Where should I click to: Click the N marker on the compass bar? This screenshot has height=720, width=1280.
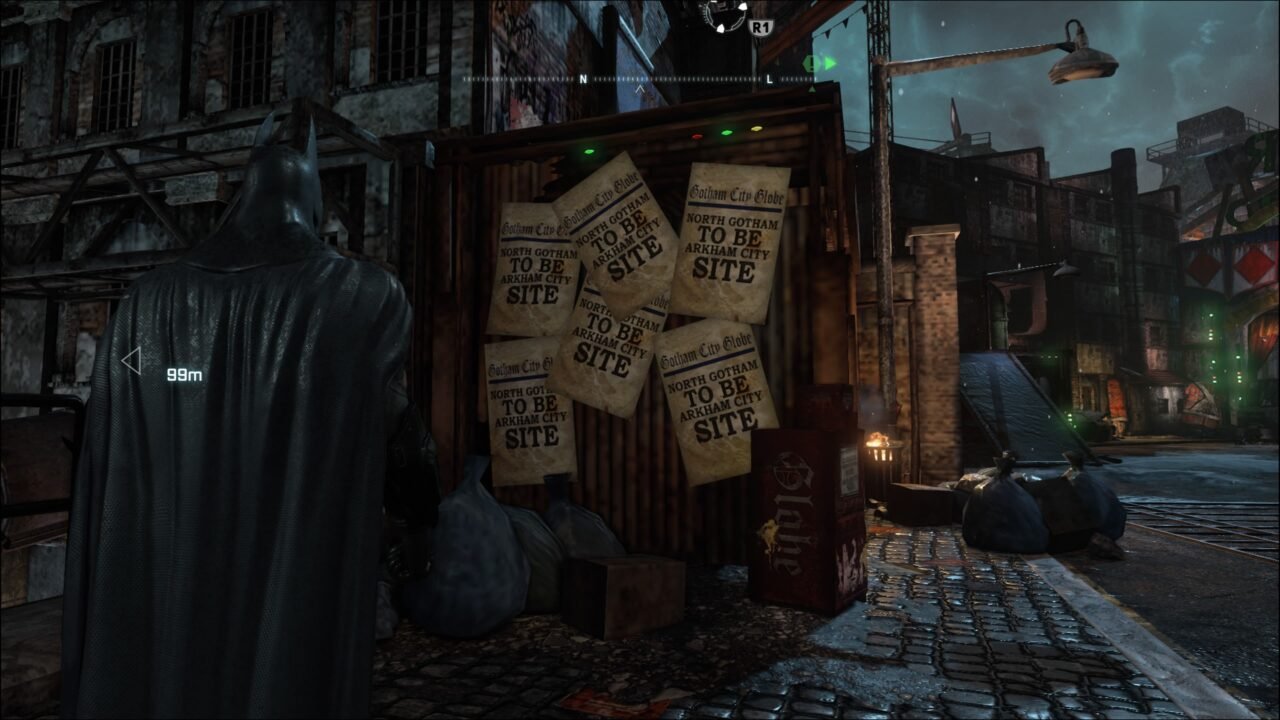pos(582,78)
